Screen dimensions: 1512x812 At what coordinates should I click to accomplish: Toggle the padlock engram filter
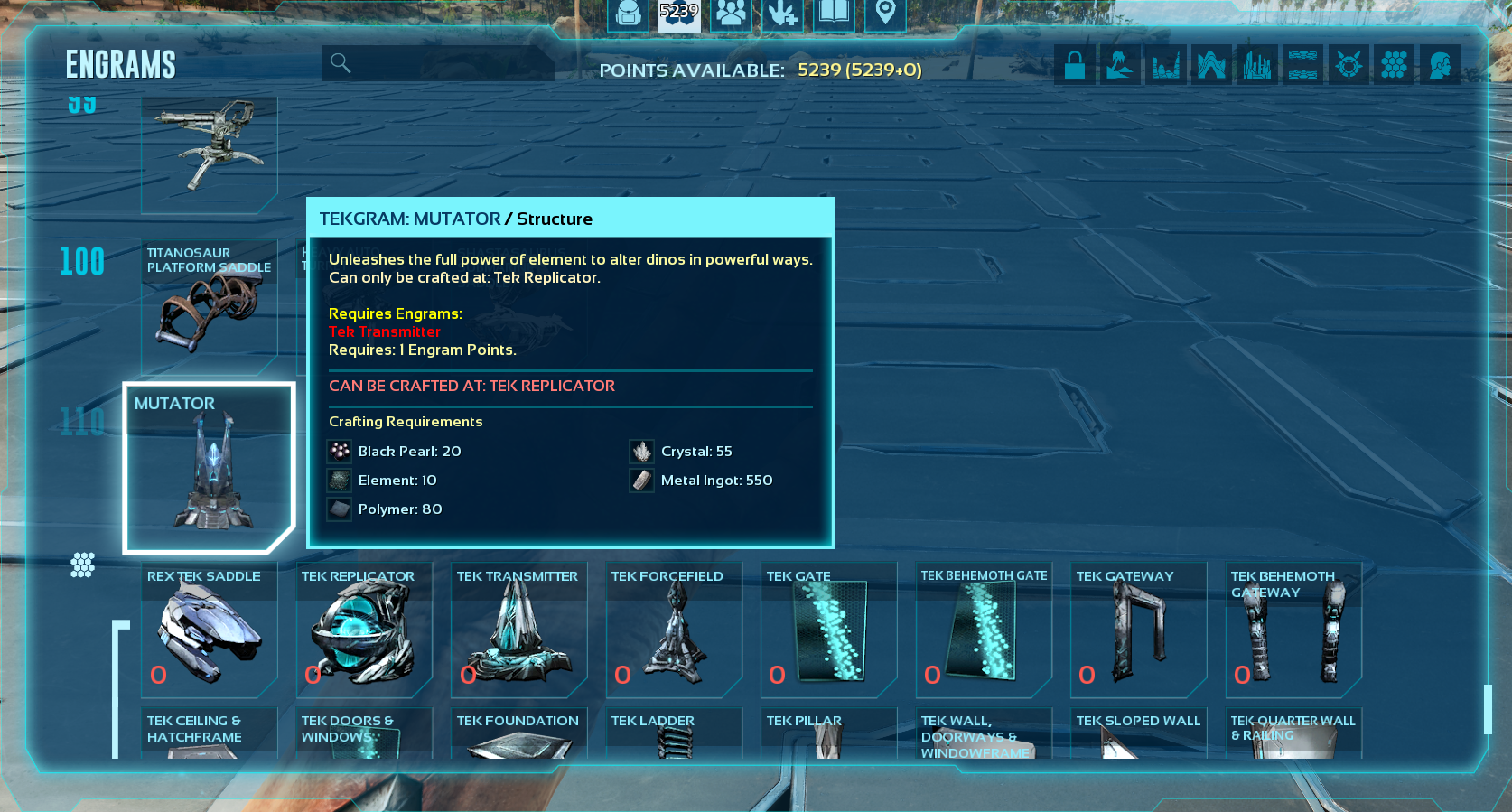1075,65
